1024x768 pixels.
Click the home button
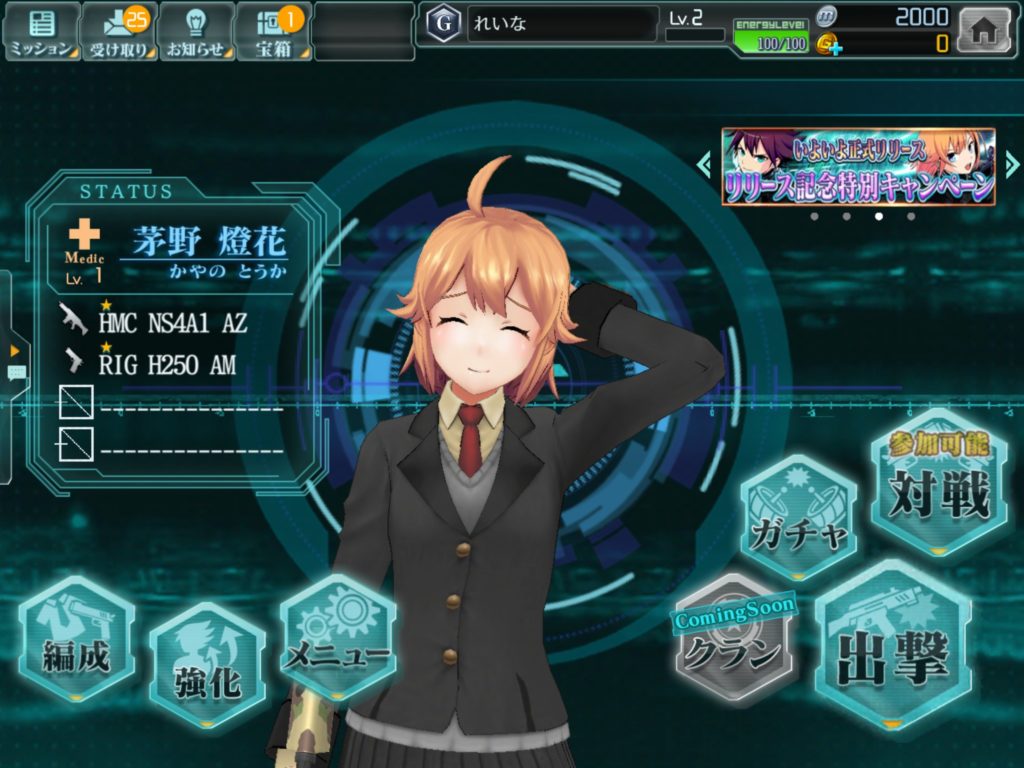(984, 30)
